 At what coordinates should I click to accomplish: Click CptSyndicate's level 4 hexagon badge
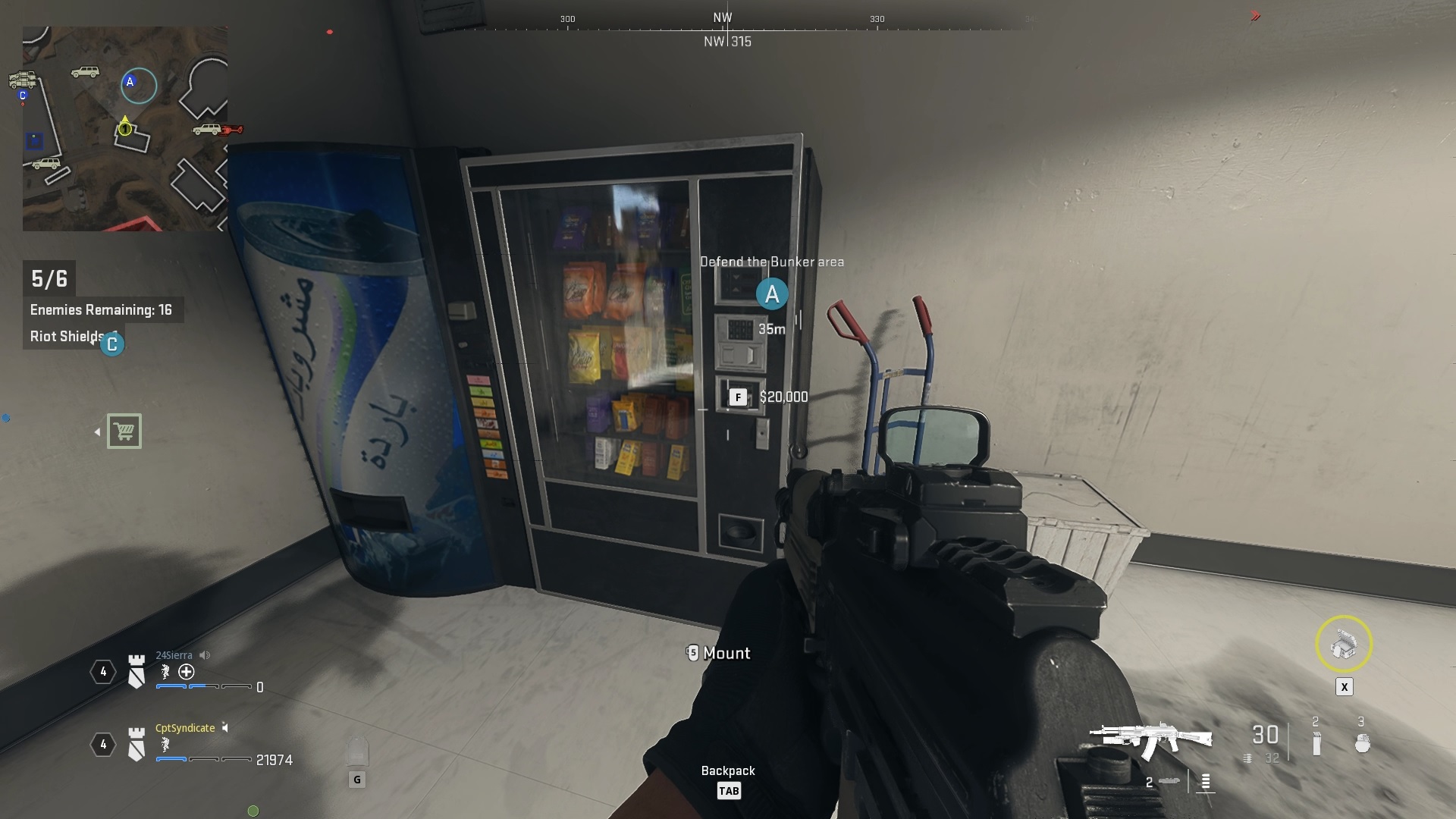click(105, 746)
